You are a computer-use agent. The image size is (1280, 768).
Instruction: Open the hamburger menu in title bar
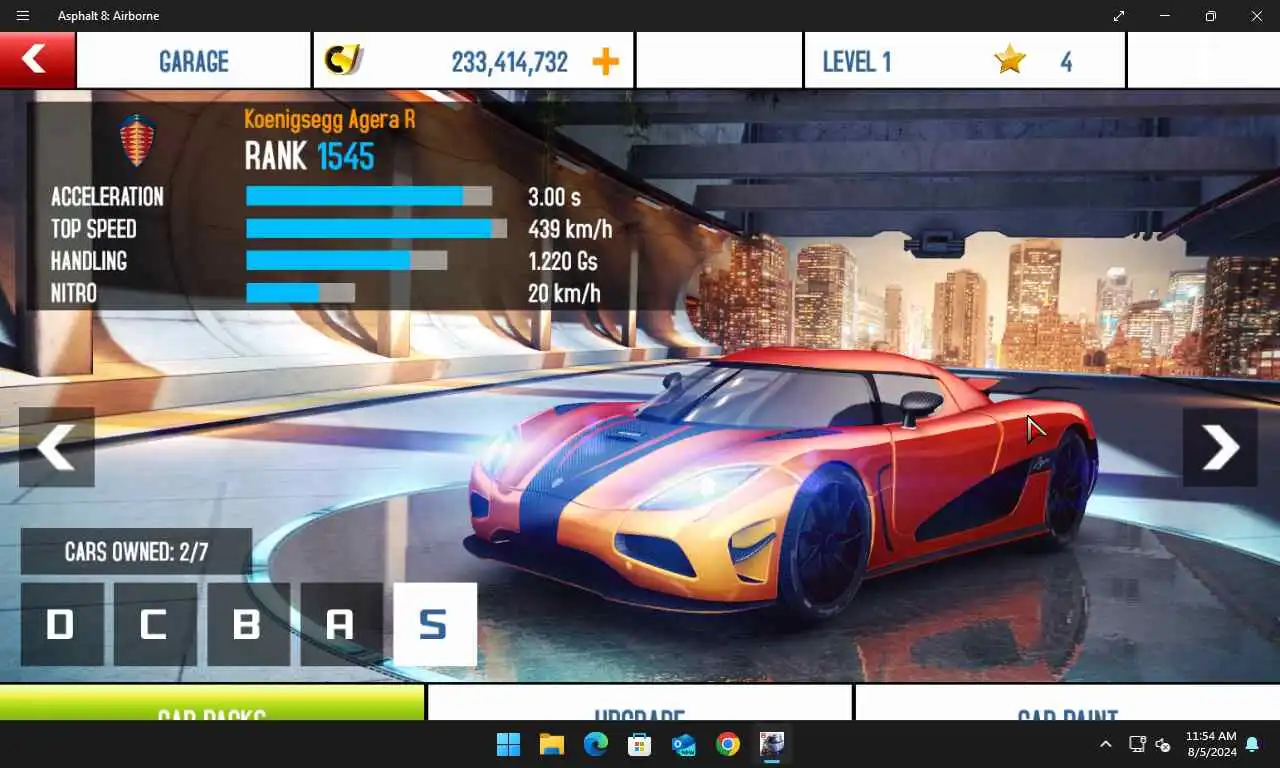pyautogui.click(x=23, y=16)
